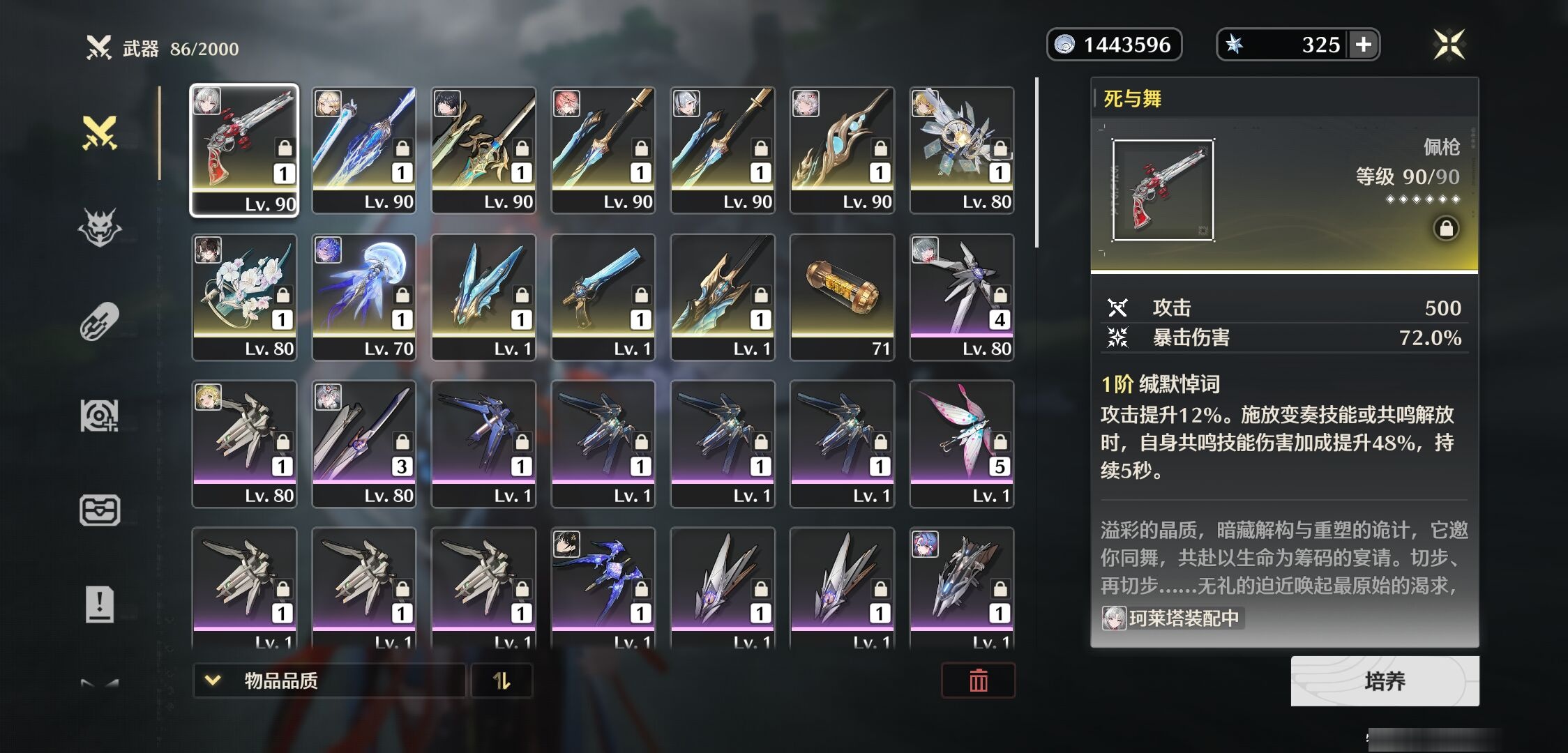This screenshot has width=1568, height=753.
Task: Open the pill-shaped supplies tab
Action: (100, 321)
